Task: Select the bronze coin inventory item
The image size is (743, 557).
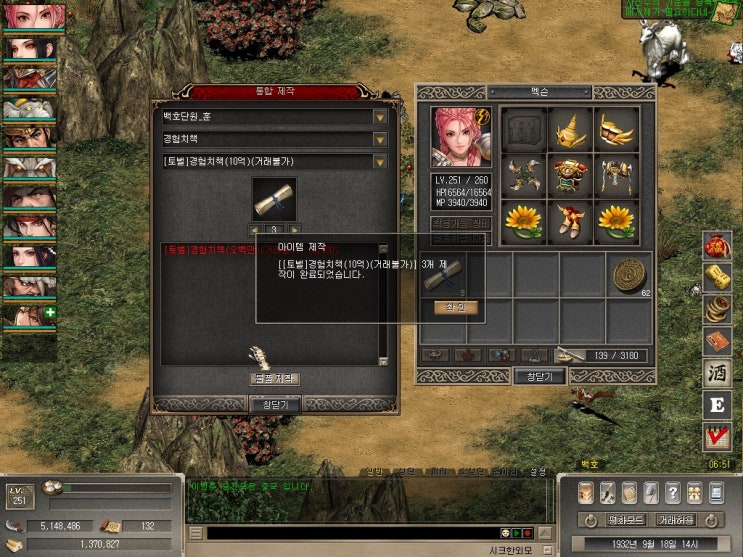Action: tap(630, 274)
